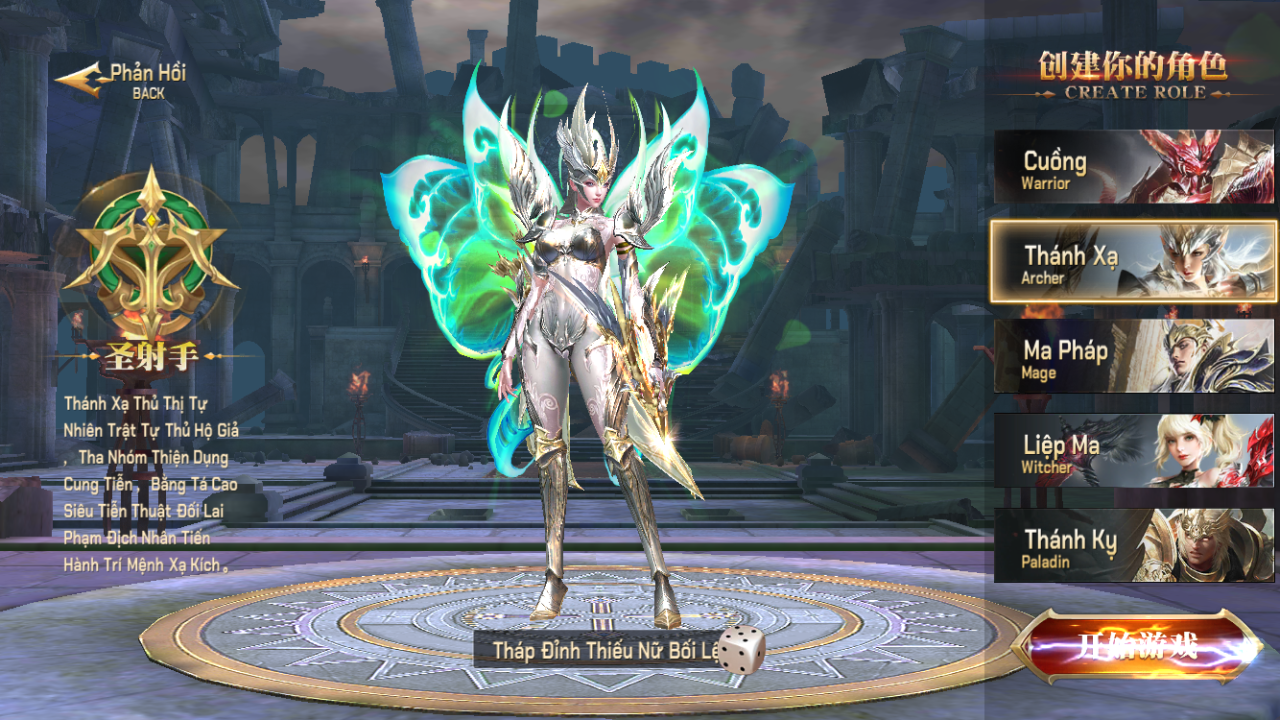1280x720 pixels.
Task: Select the Cuồng Warrior class
Action: click(x=1133, y=167)
